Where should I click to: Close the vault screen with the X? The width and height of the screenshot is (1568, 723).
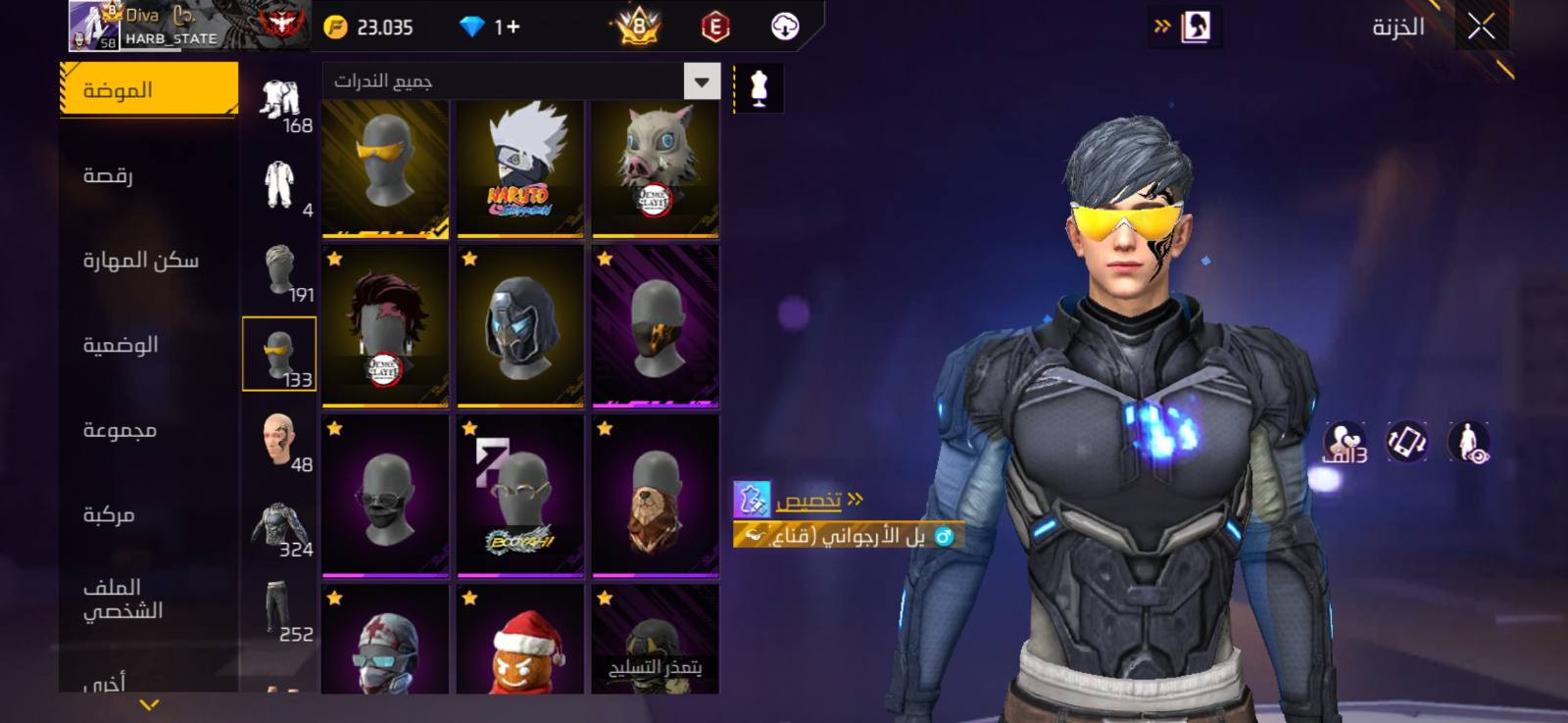pyautogui.click(x=1481, y=26)
